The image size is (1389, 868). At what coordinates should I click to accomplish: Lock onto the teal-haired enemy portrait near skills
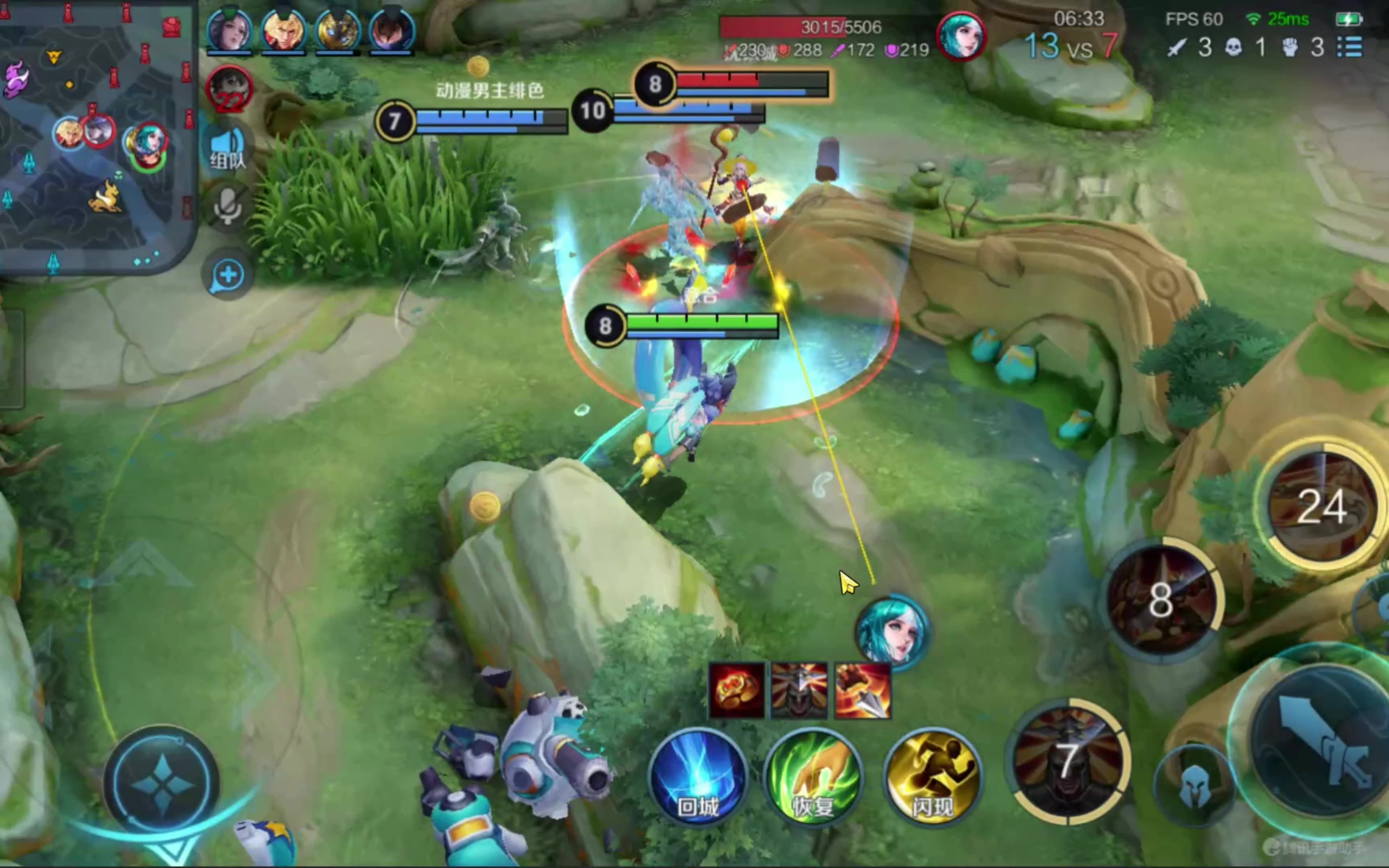click(x=891, y=631)
